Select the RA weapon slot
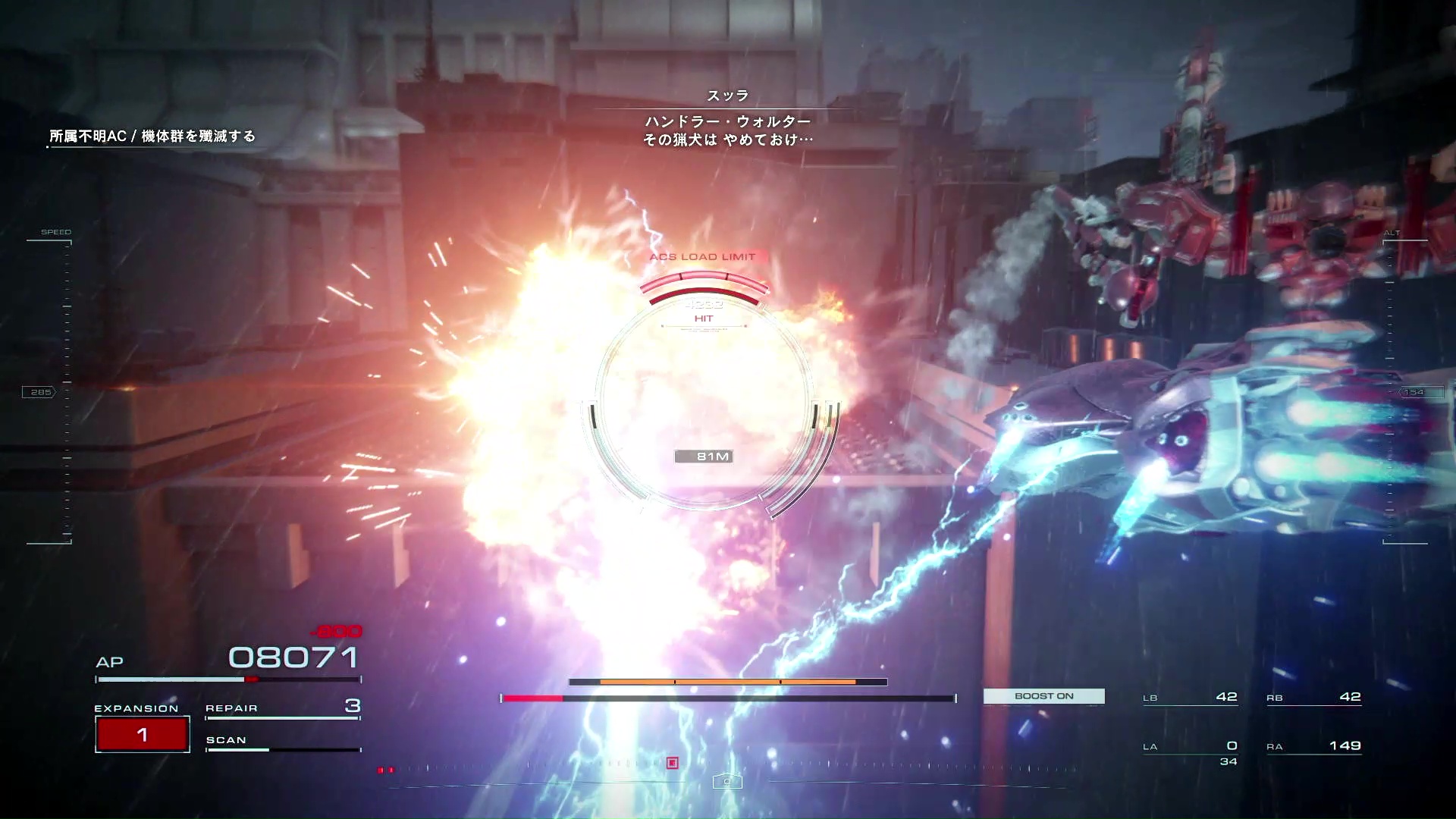The height and width of the screenshot is (819, 1456). pos(1313,746)
